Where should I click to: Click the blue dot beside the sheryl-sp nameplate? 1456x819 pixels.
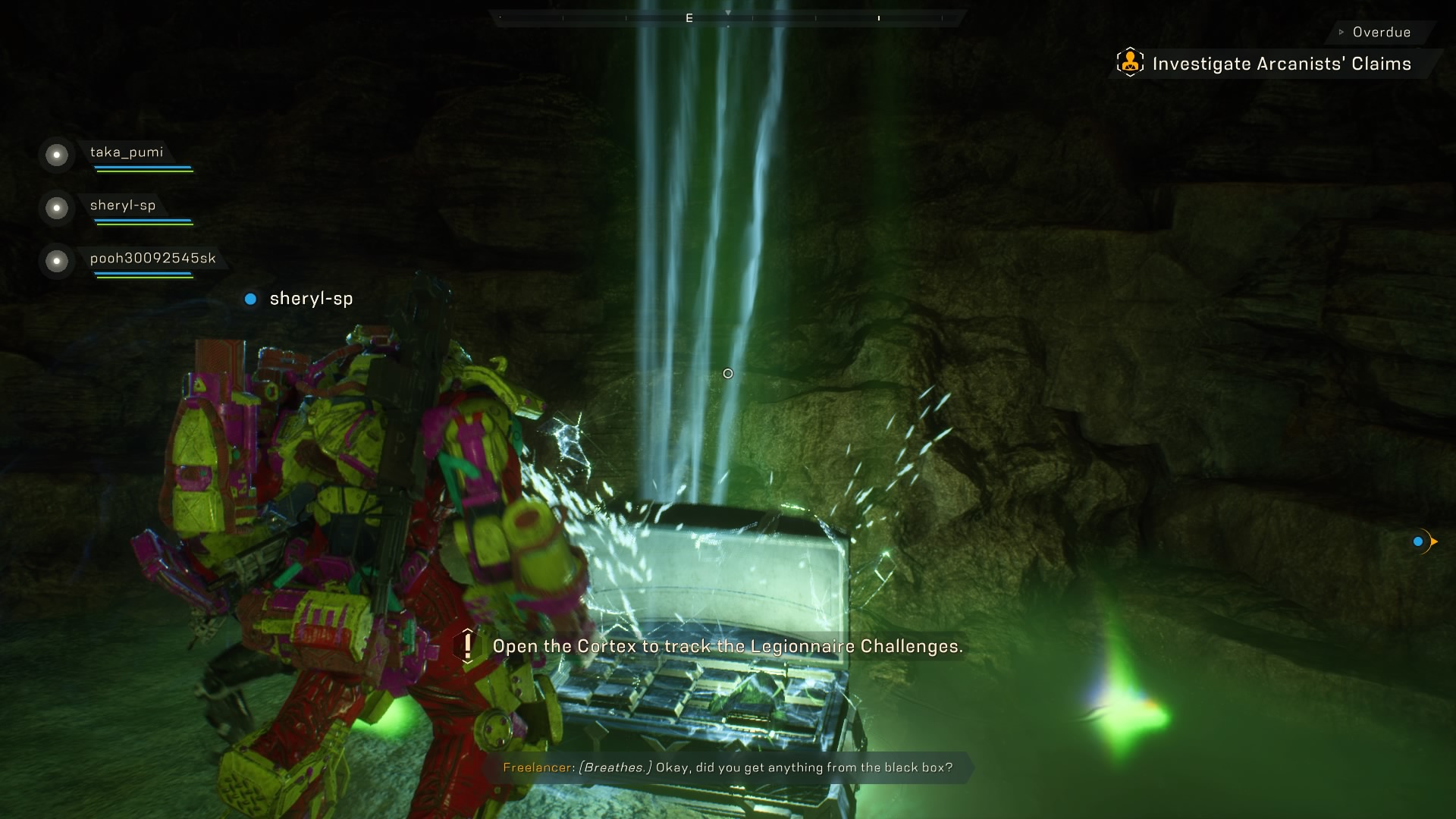(x=250, y=299)
